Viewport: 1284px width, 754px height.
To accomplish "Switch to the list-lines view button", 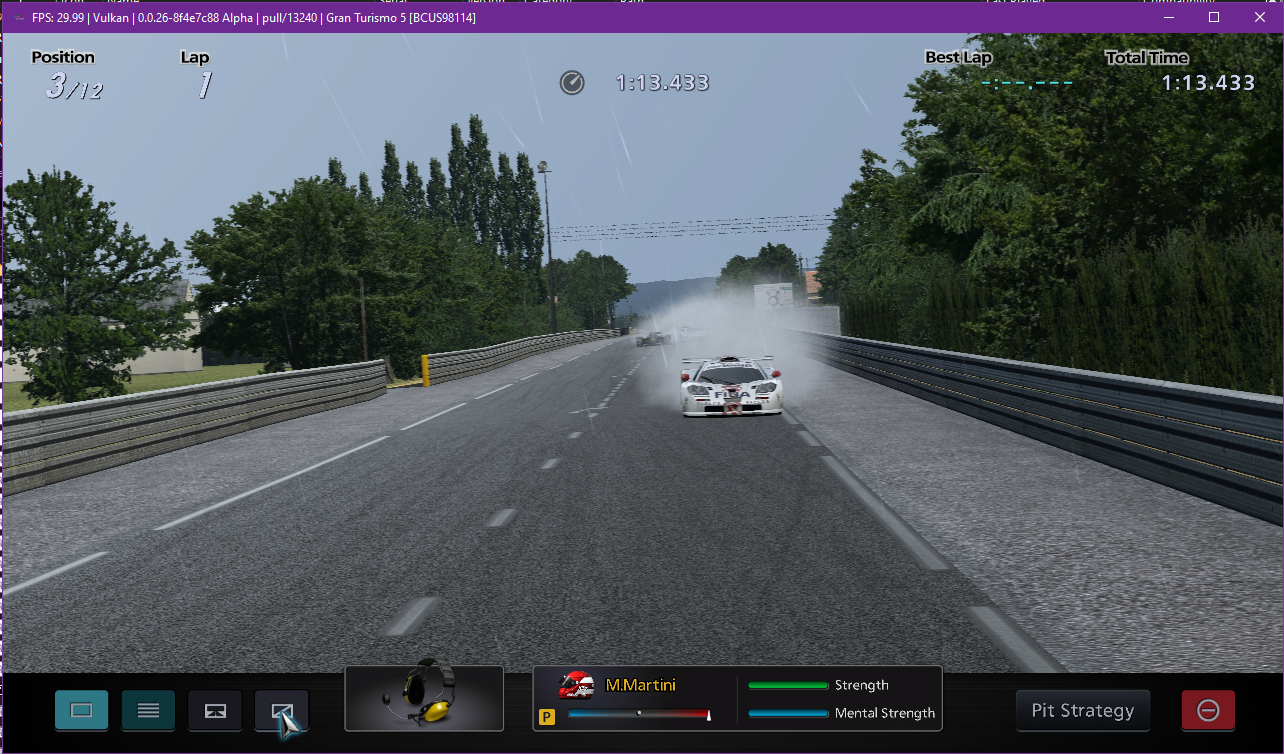I will click(148, 710).
